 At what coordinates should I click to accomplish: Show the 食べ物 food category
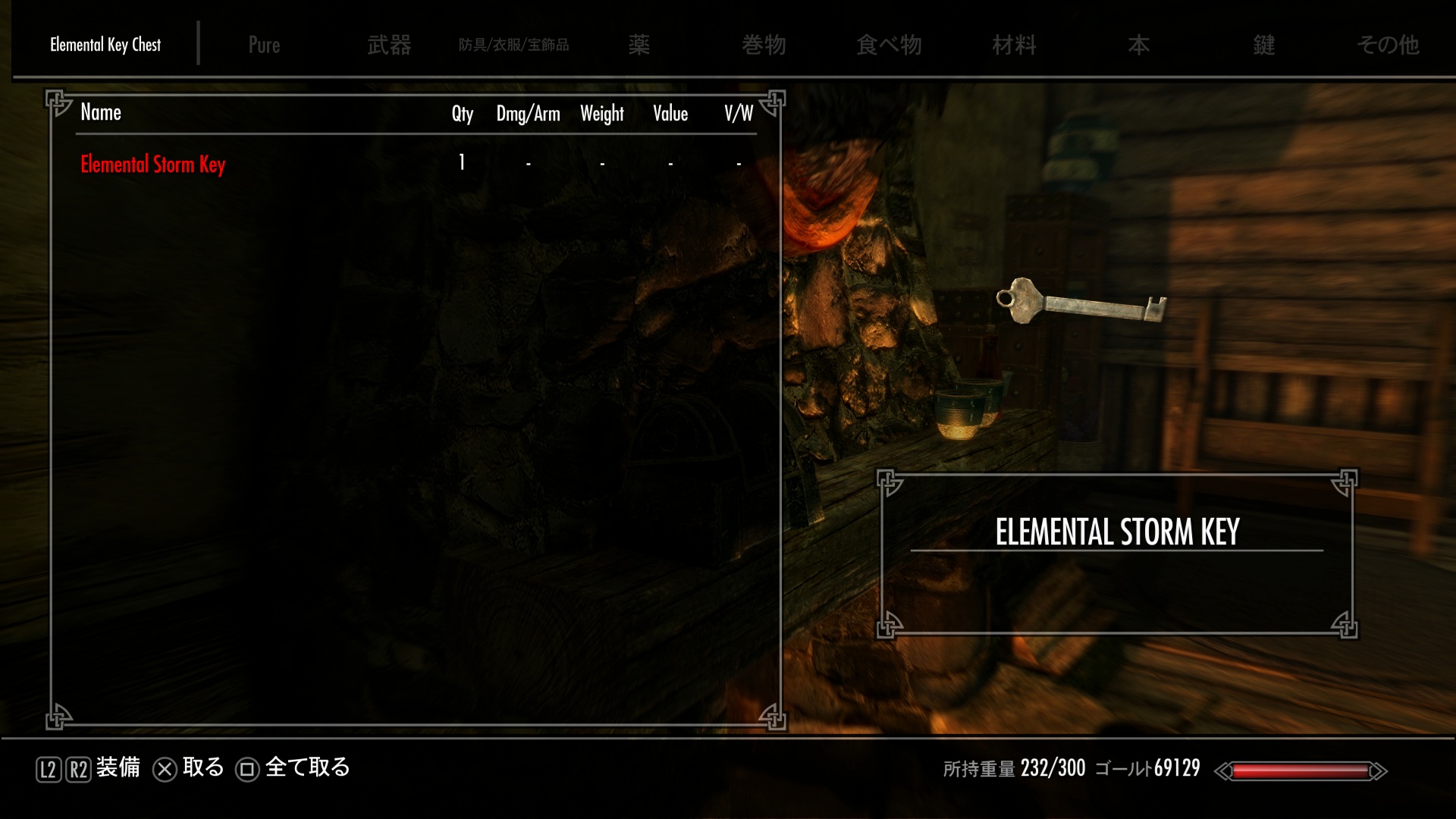tap(889, 45)
